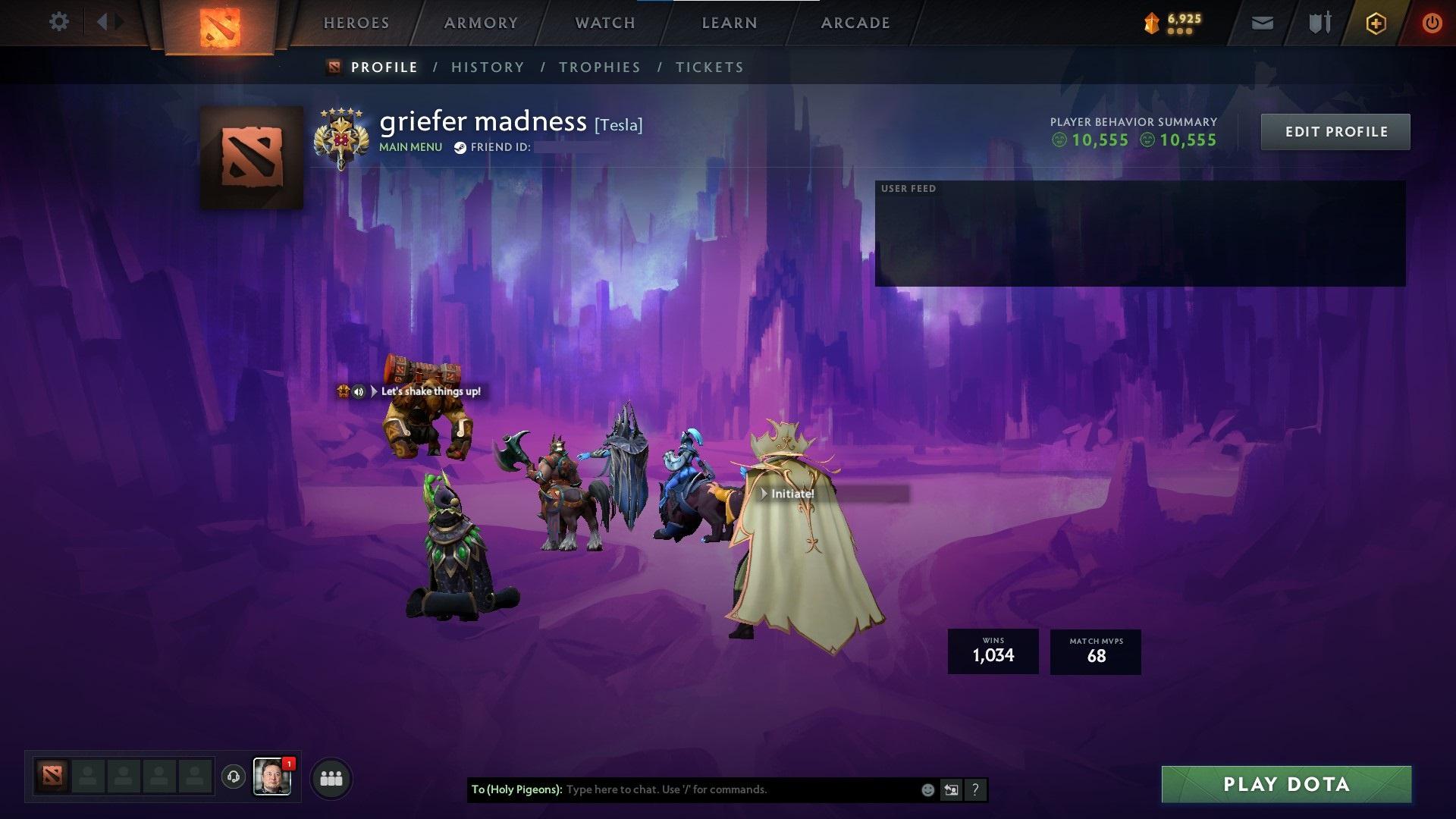The width and height of the screenshot is (1456, 819).
Task: Open the emoticon picker in chat bar
Action: [927, 789]
